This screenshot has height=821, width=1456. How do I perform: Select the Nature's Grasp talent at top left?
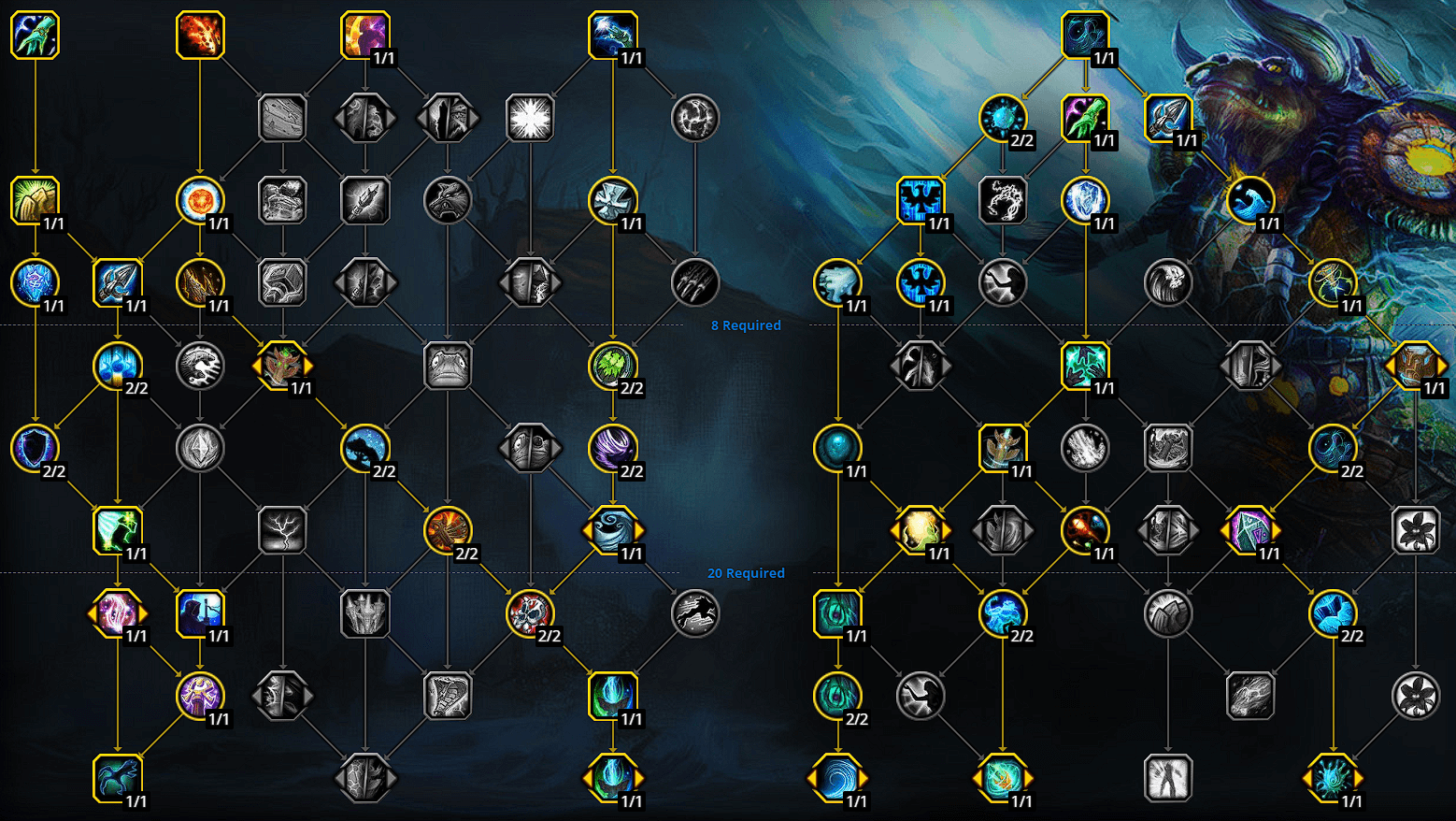point(35,35)
